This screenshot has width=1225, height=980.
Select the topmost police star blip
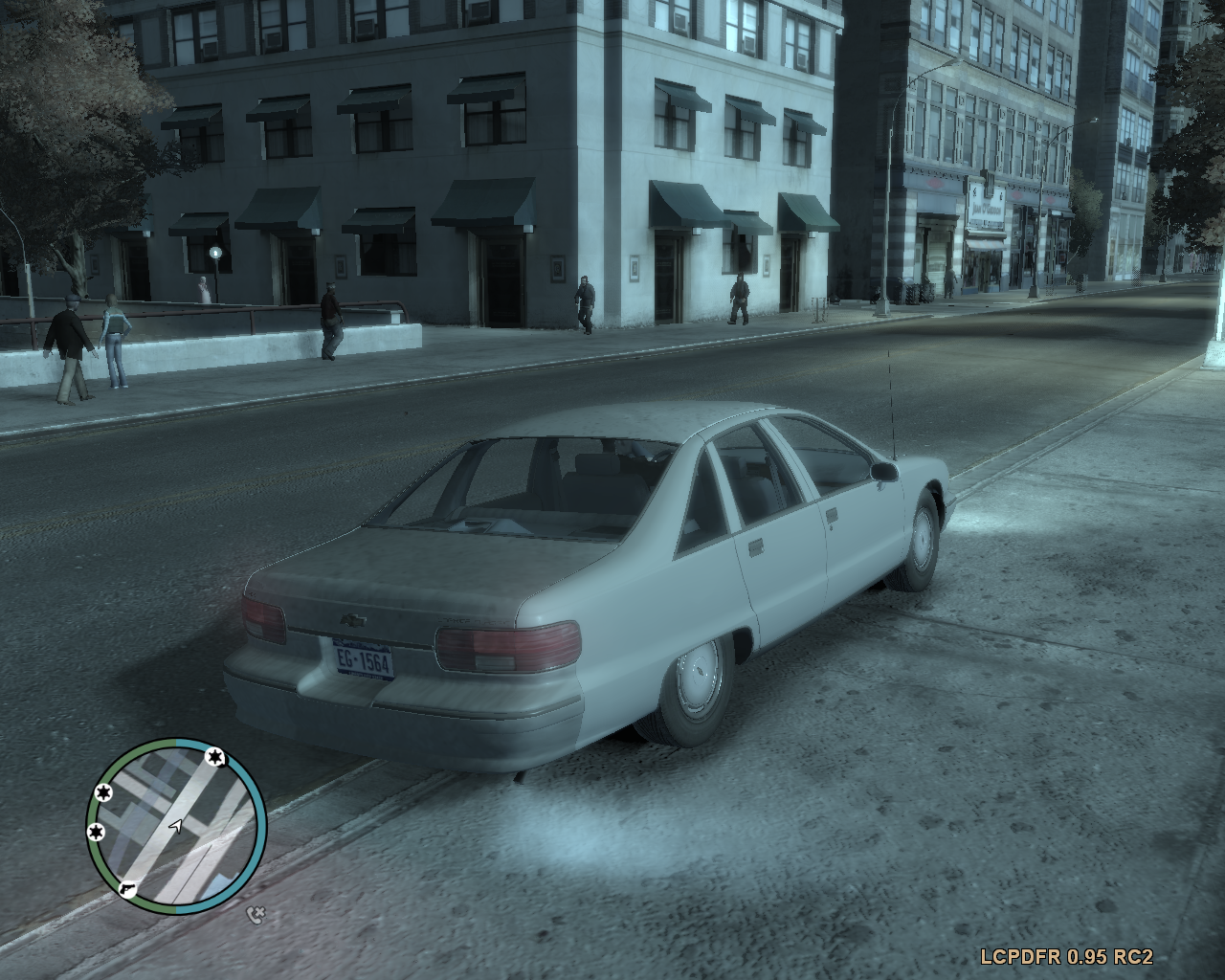click(x=214, y=759)
